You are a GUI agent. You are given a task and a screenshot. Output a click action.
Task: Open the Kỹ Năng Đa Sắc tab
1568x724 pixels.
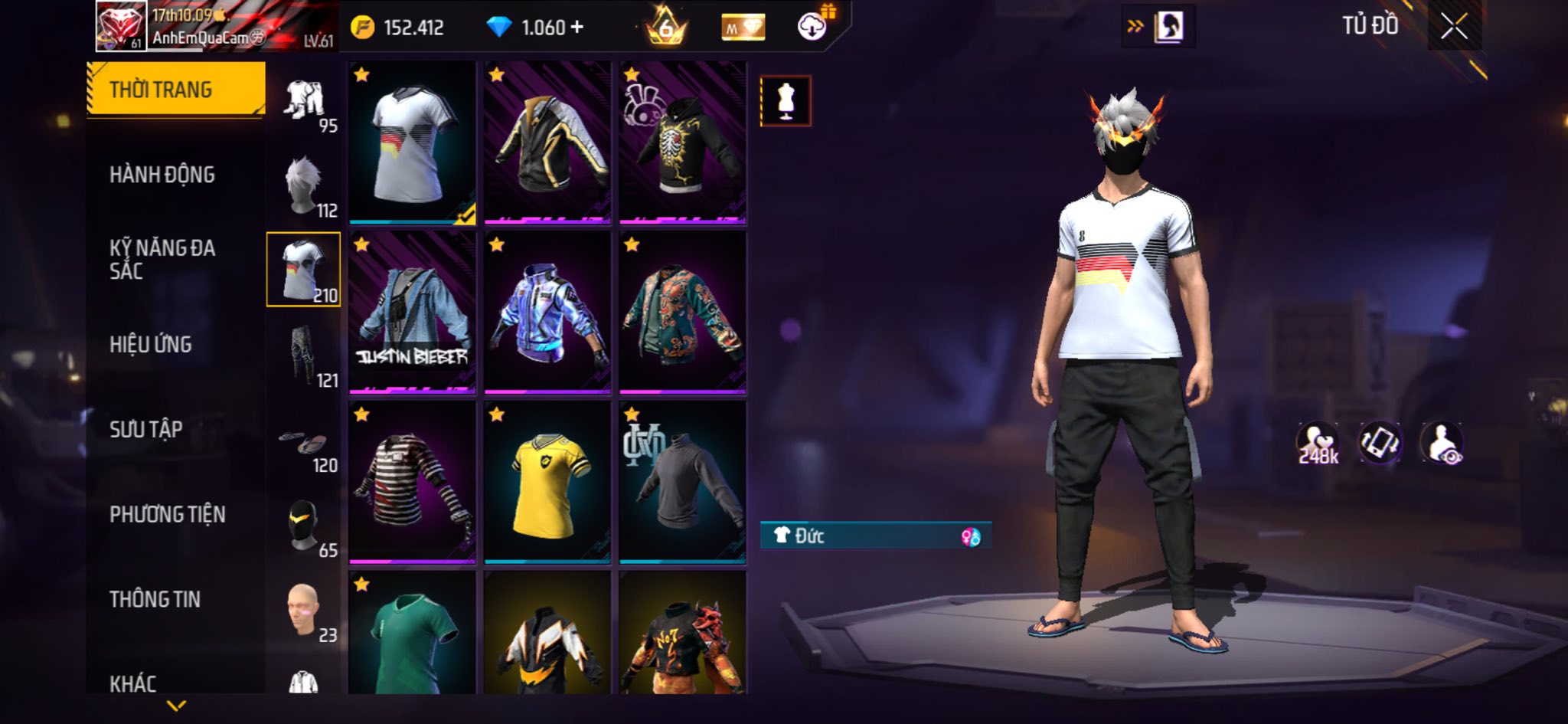click(162, 259)
